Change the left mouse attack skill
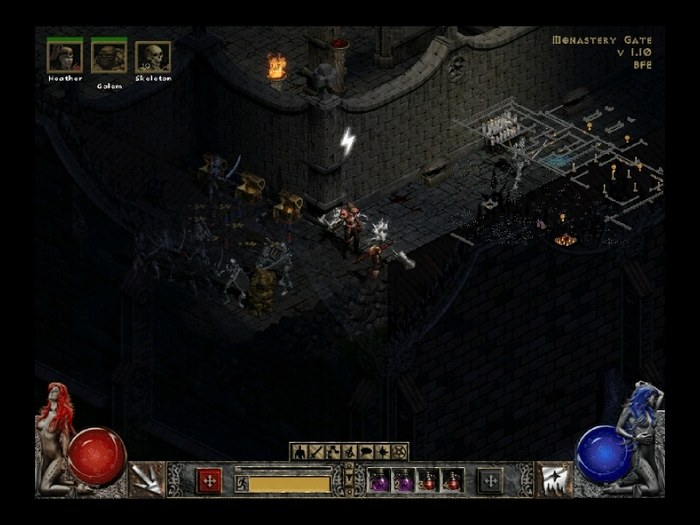The image size is (700, 525). click(147, 479)
